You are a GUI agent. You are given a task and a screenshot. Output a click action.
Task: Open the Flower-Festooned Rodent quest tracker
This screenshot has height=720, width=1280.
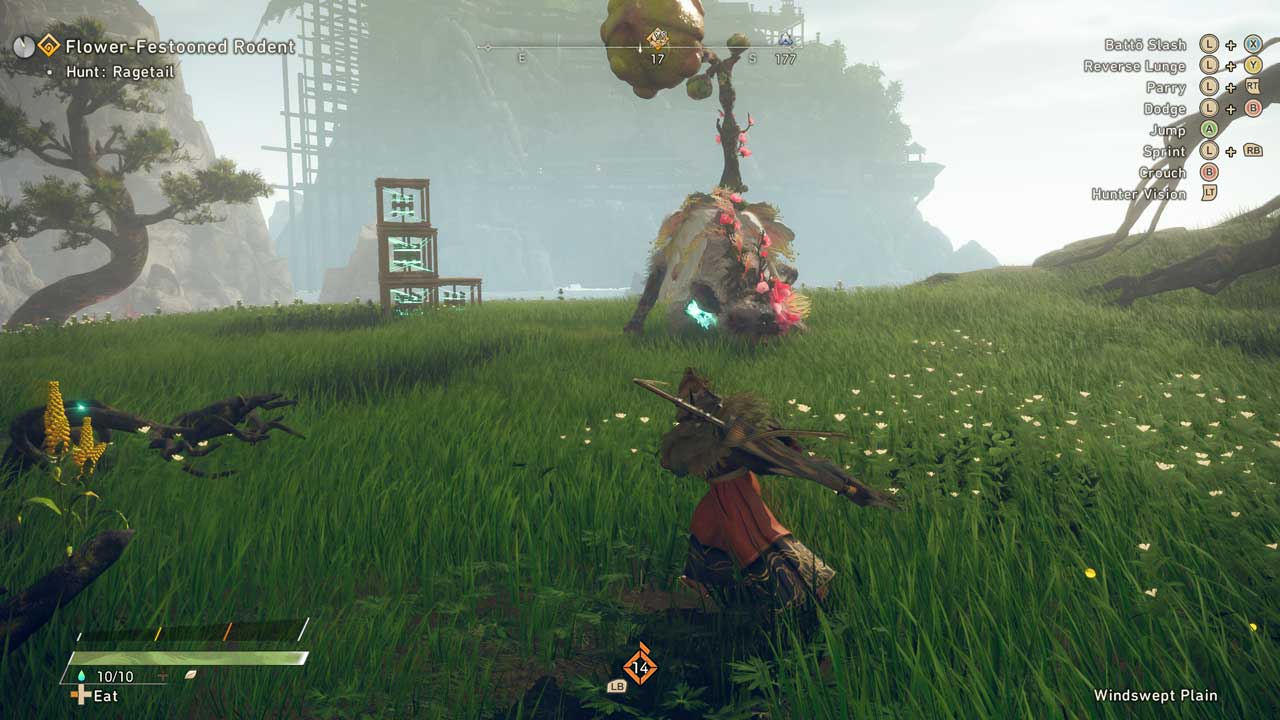[179, 46]
